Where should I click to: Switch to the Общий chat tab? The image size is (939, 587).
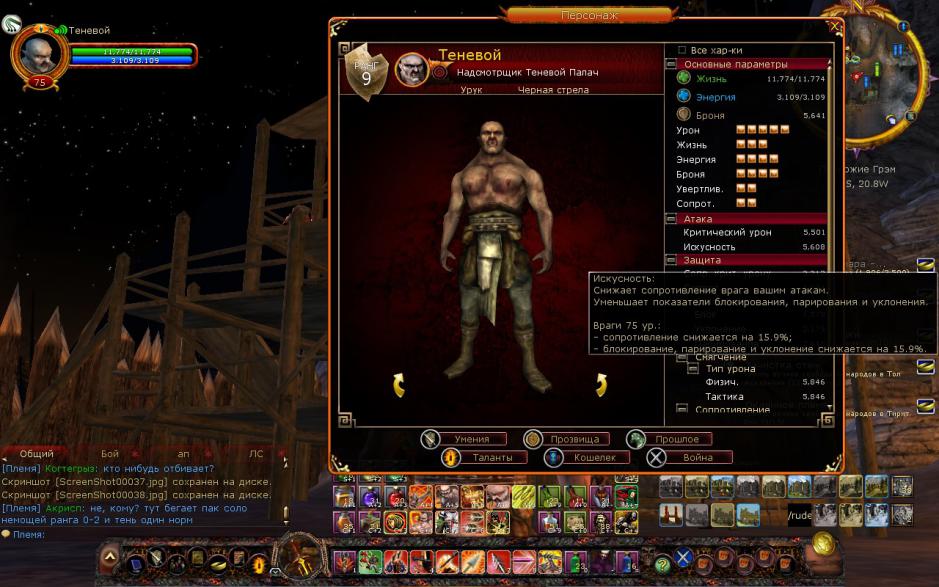point(37,453)
